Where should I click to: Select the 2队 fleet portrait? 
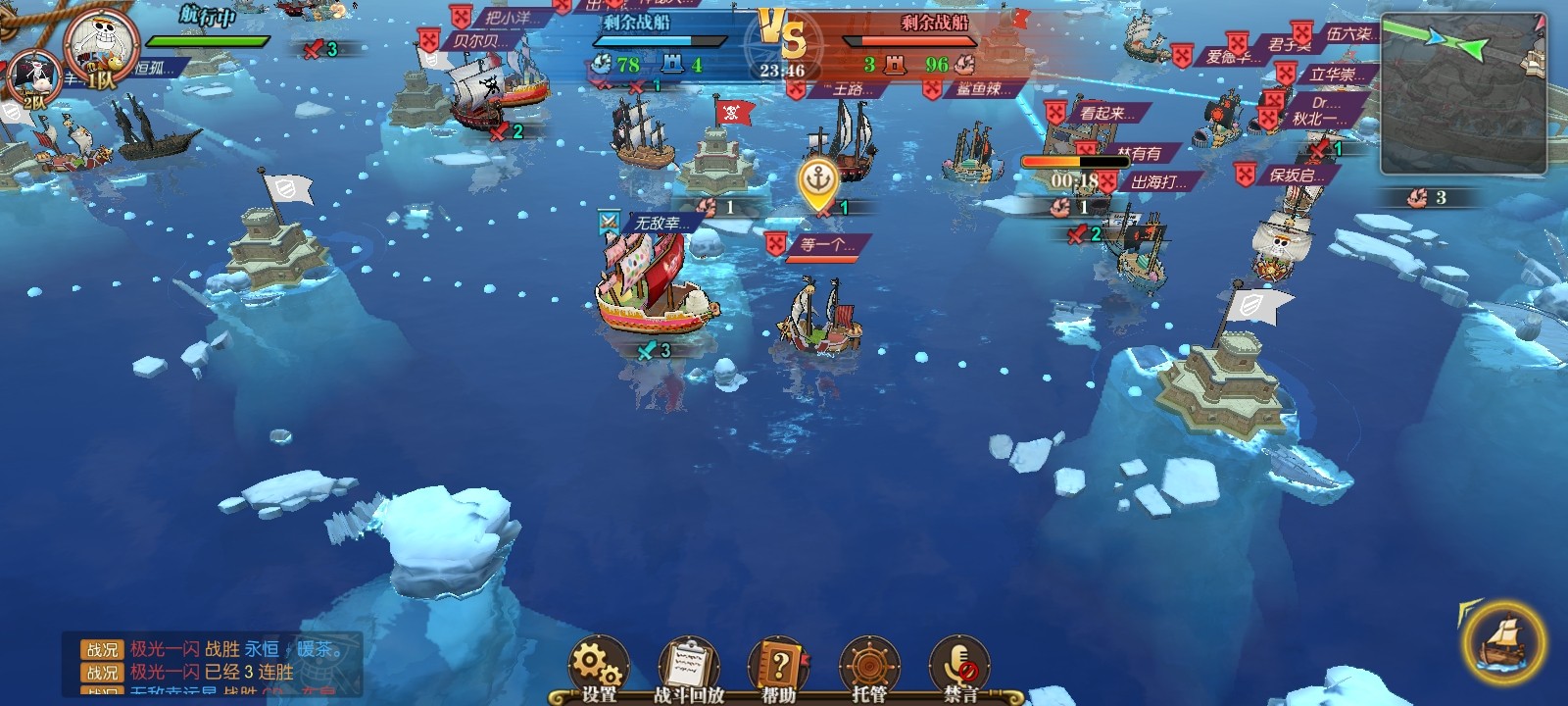[x=31, y=80]
